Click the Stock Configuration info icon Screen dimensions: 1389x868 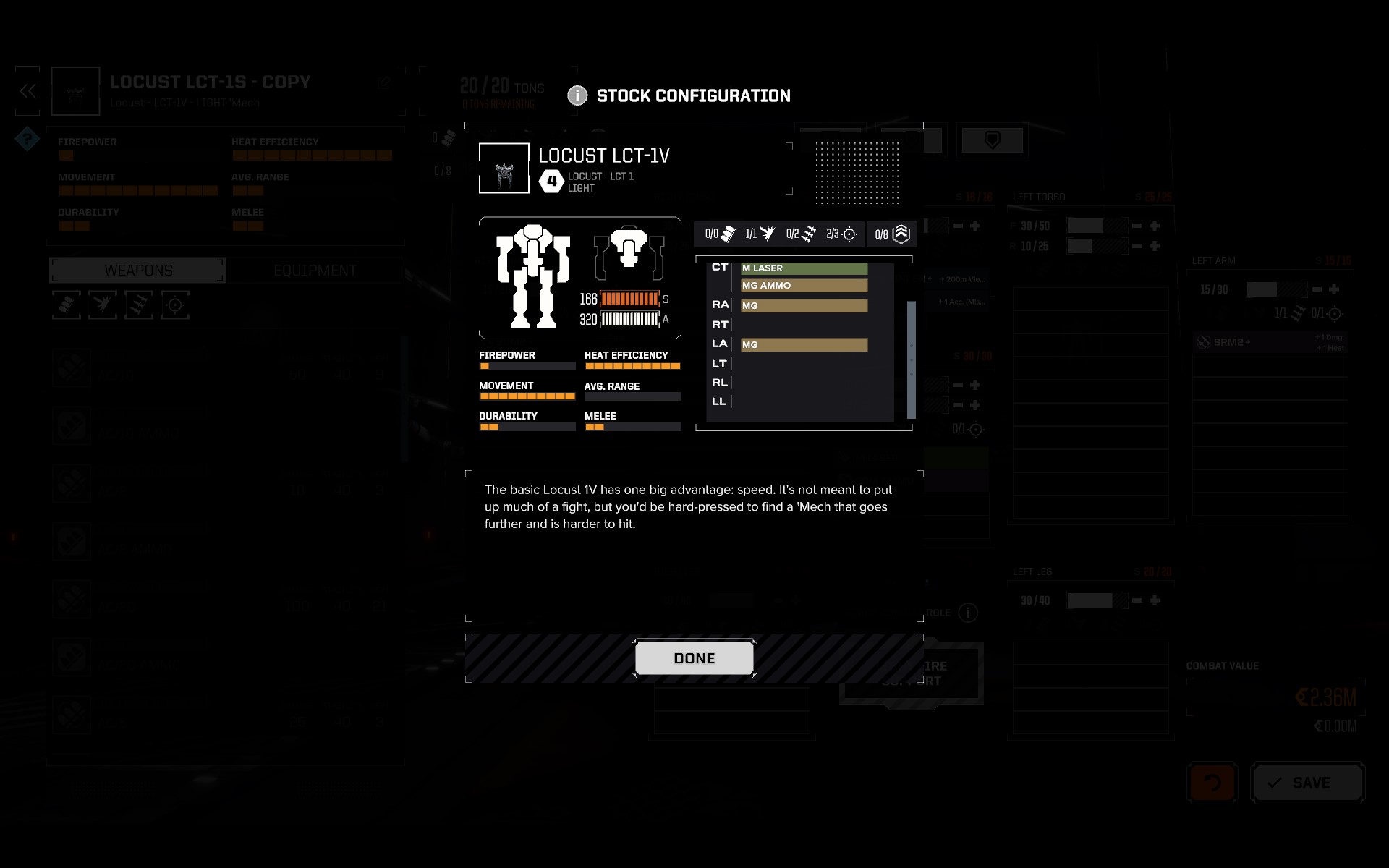pyautogui.click(x=577, y=95)
